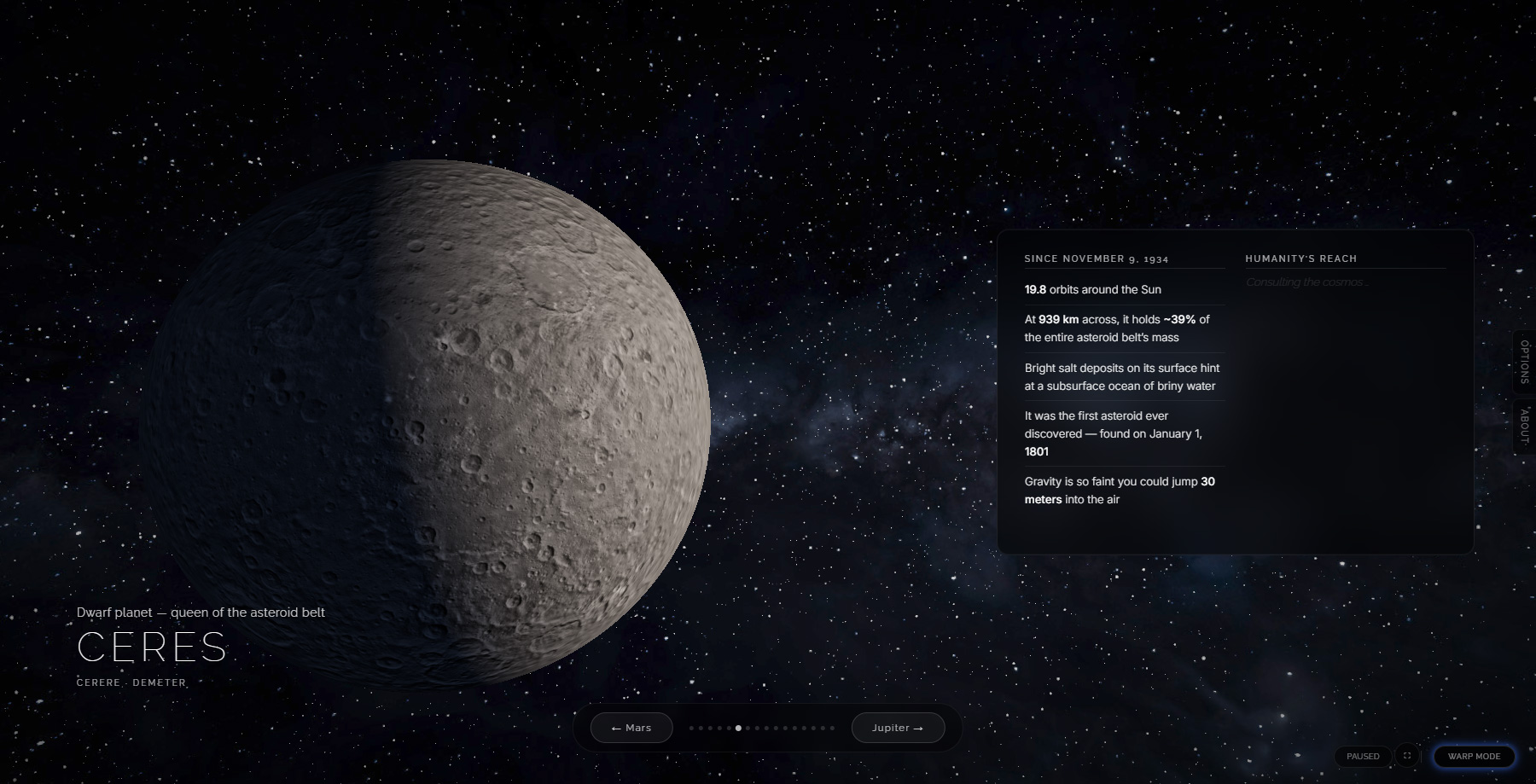Select the highlighted Ceres navigation dot
This screenshot has width=1536, height=784.
[x=737, y=729]
